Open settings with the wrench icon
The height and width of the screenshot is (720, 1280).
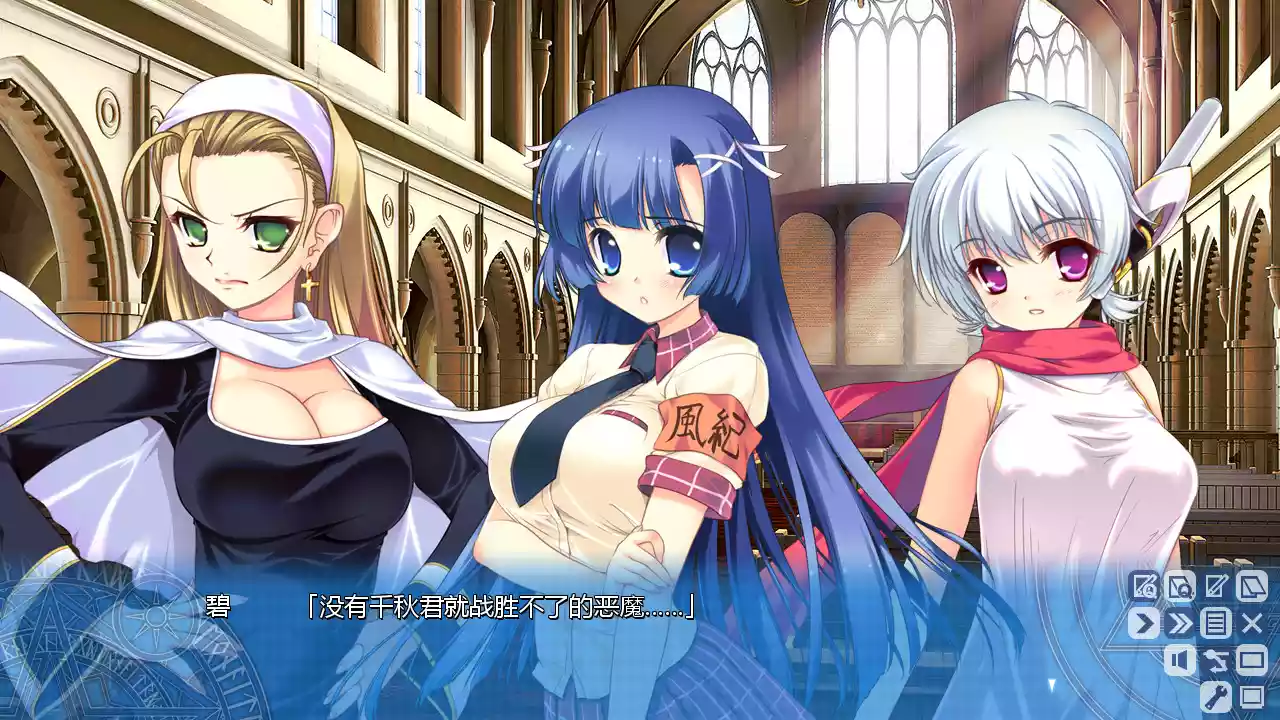(x=1216, y=695)
